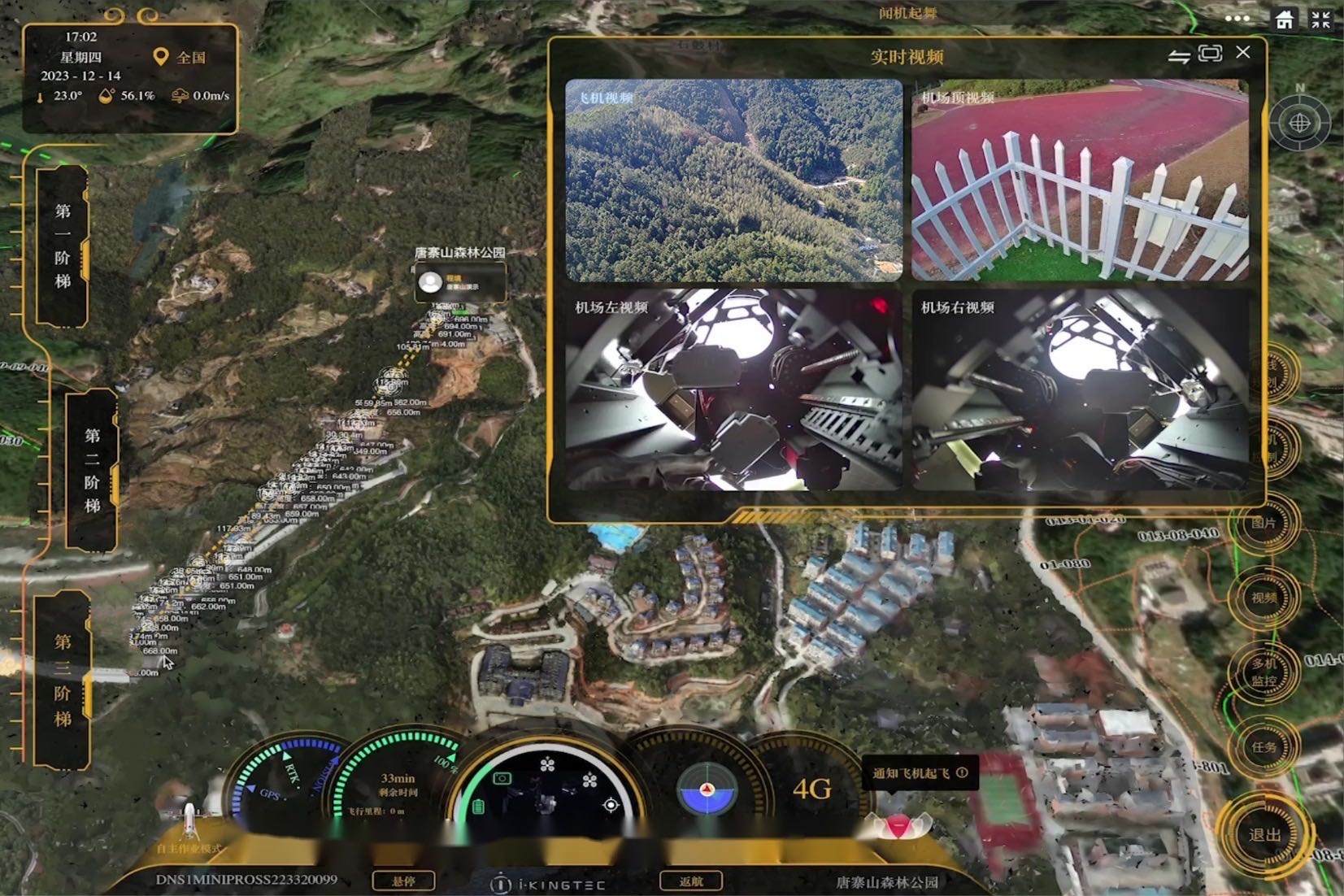Open the 任务 tasks button

coord(1264,746)
